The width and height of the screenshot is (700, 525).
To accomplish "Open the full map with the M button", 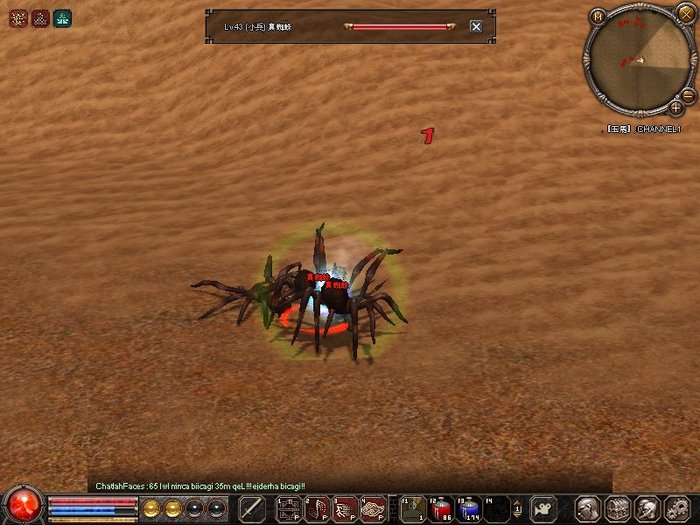I will (597, 16).
